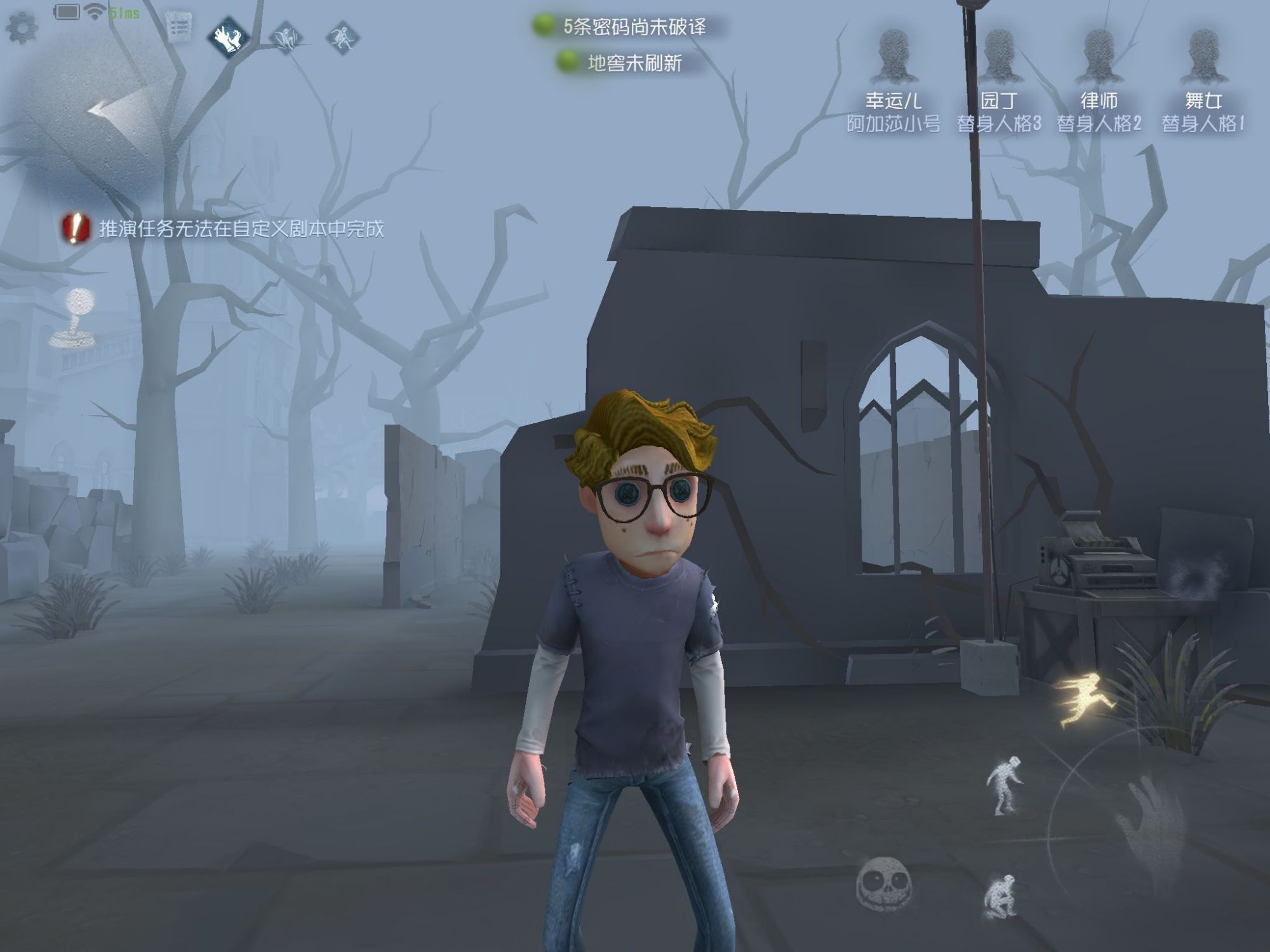The width and height of the screenshot is (1270, 952).
Task: Switch to the crouching stance
Action: click(x=1001, y=895)
